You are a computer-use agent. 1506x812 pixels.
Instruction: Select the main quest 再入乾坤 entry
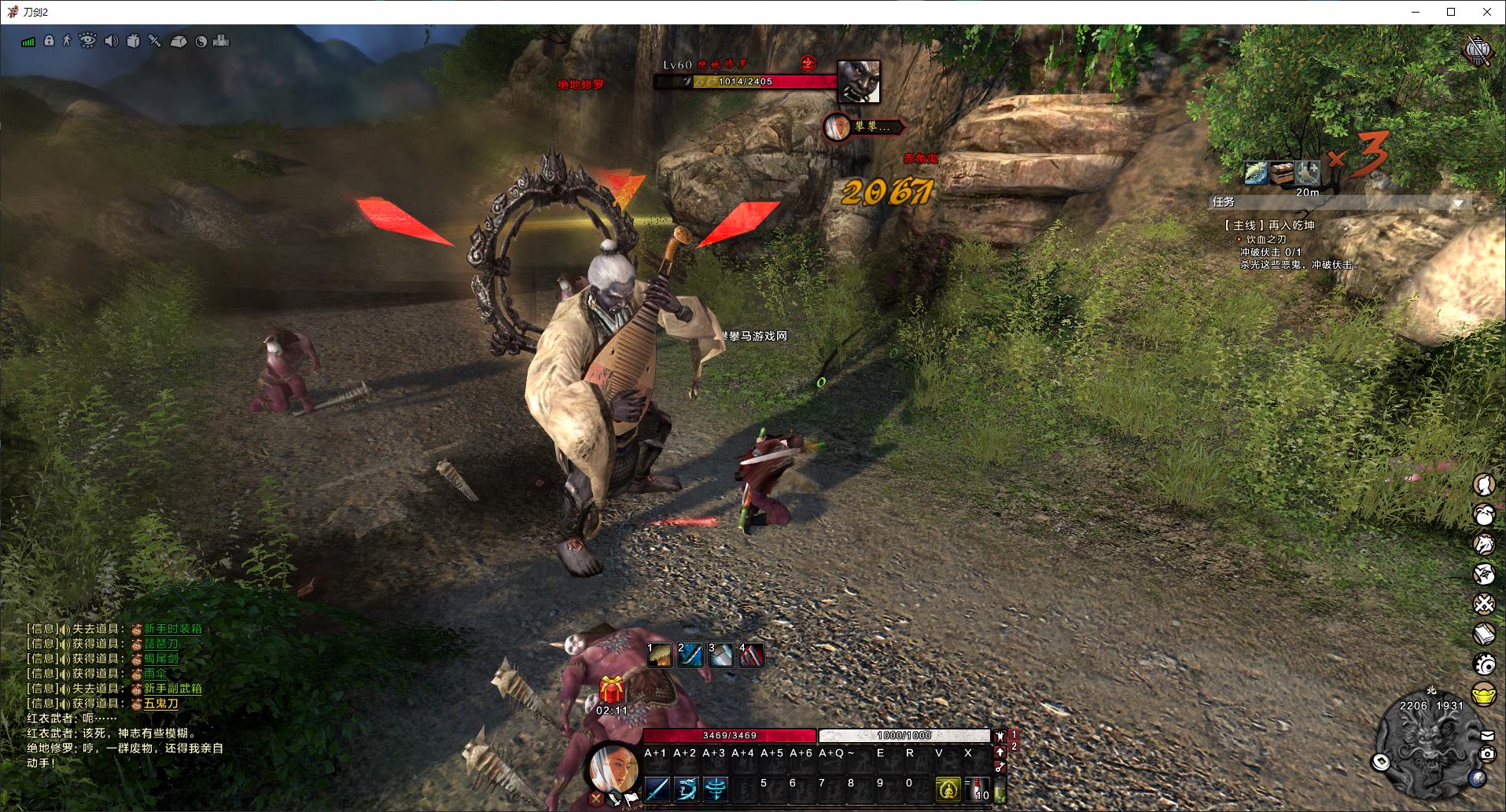(1269, 225)
